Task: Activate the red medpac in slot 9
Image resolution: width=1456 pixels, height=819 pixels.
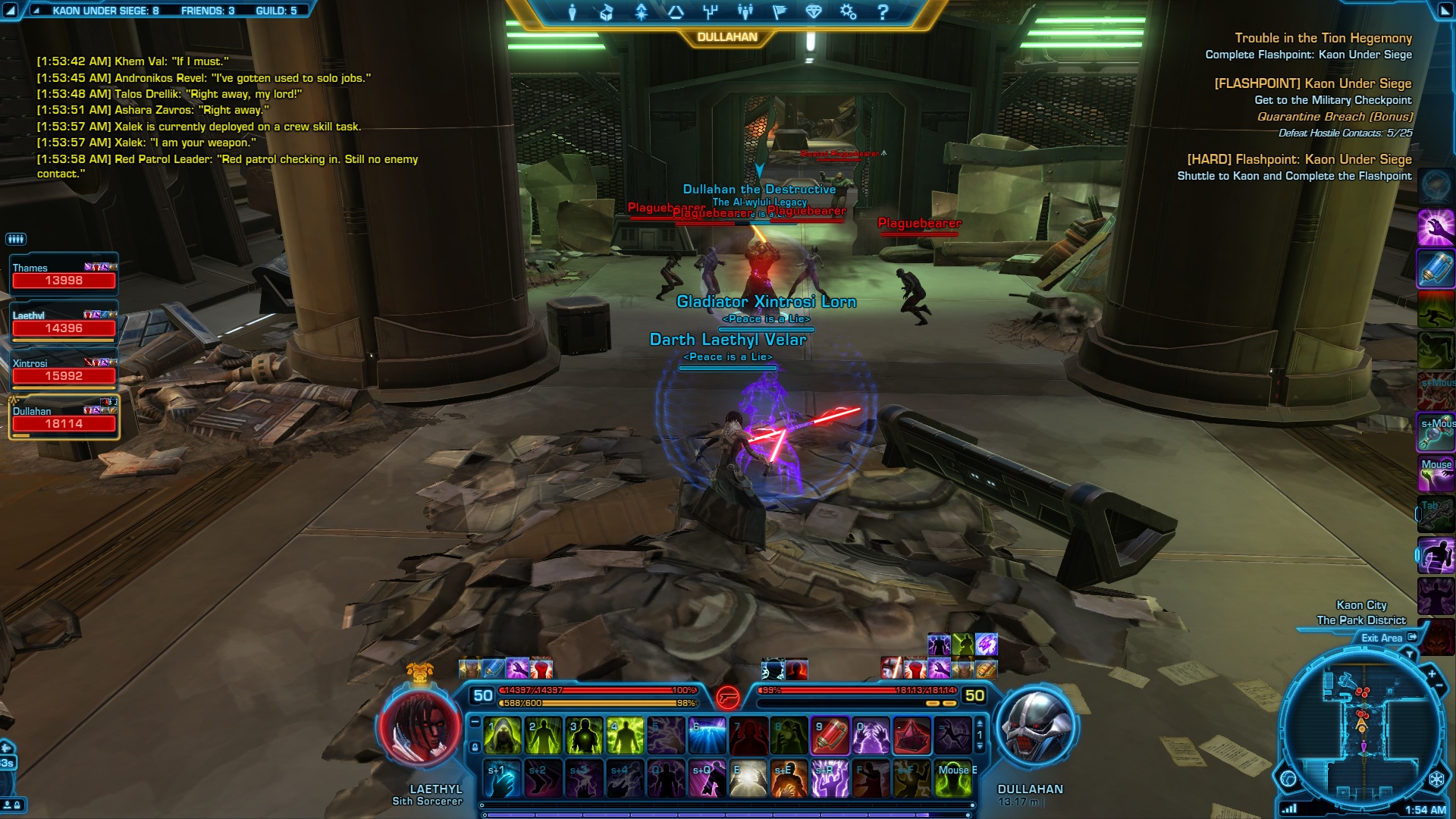Action: tap(830, 736)
